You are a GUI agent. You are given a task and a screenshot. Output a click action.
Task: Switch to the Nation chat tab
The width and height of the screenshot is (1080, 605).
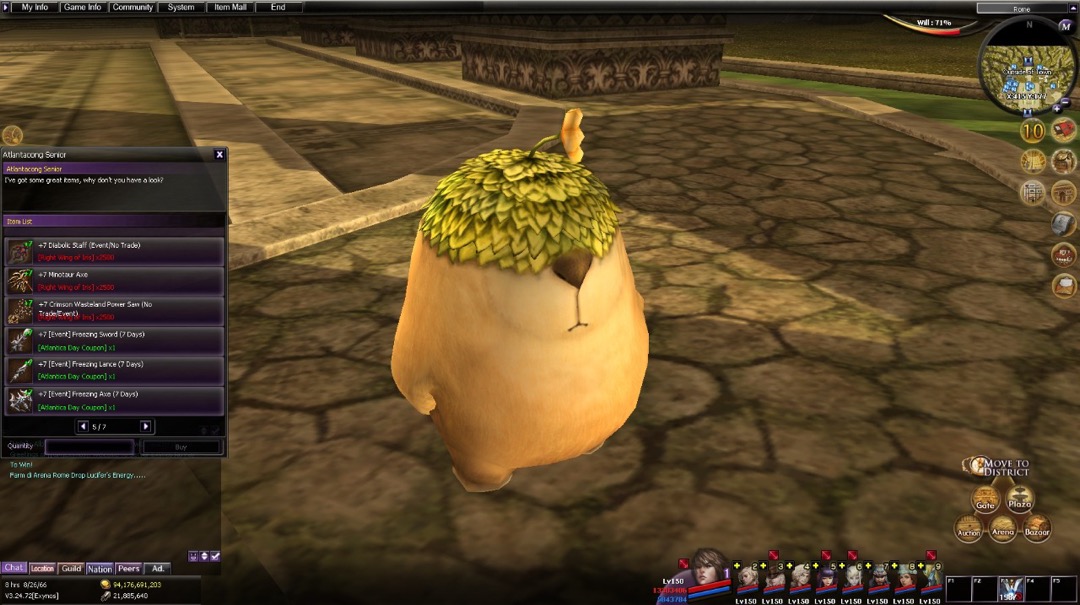(100, 569)
